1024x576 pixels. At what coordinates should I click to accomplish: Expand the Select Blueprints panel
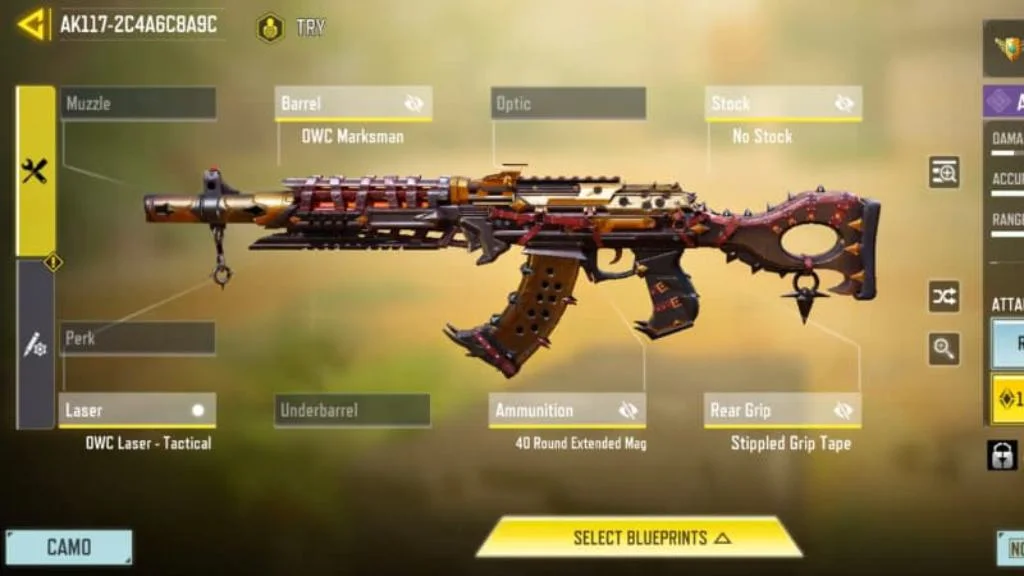[640, 538]
